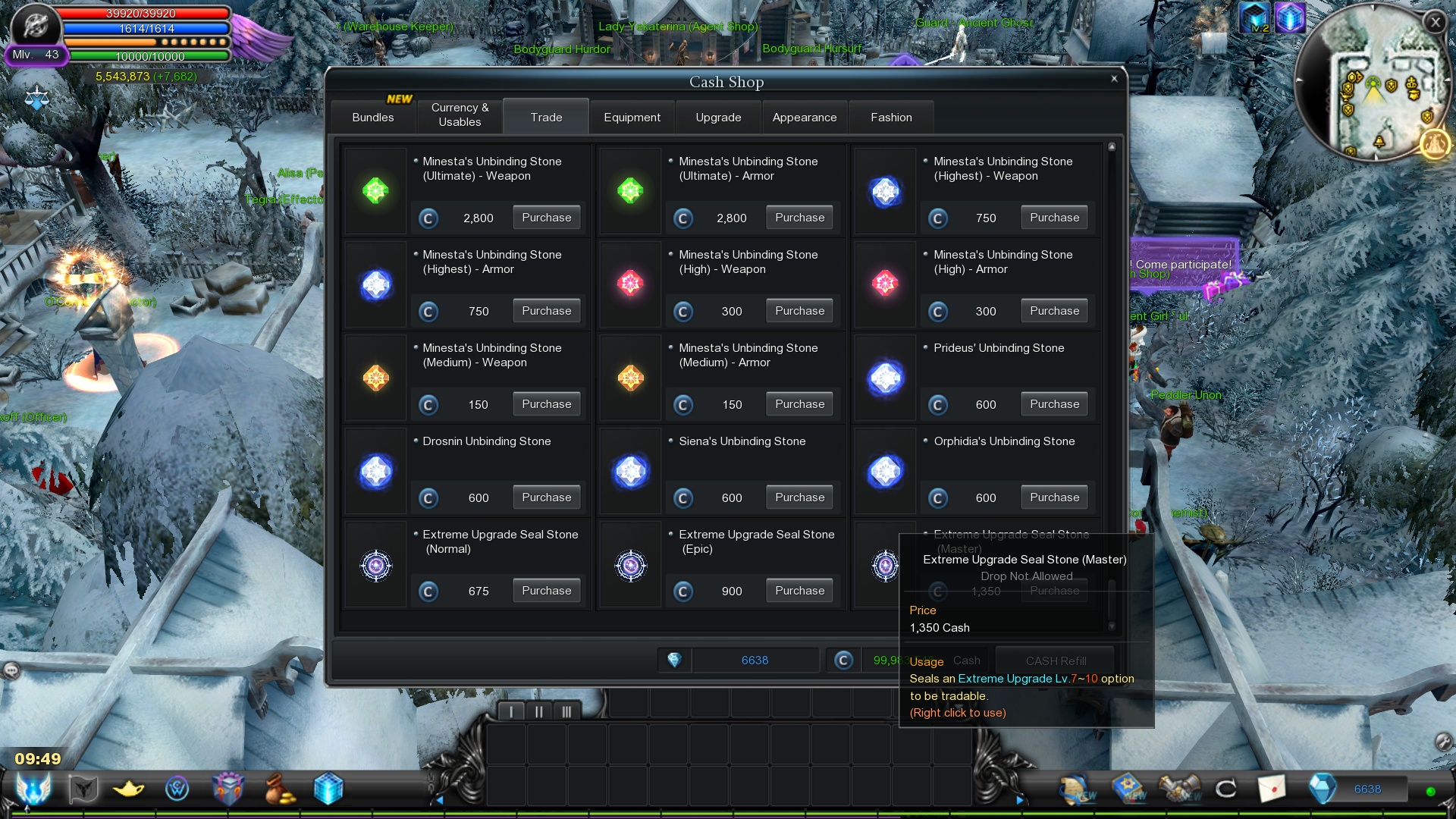Buy Extreme Upgrade Seal Stone (Epic)
Image resolution: width=1456 pixels, height=819 pixels.
click(799, 591)
